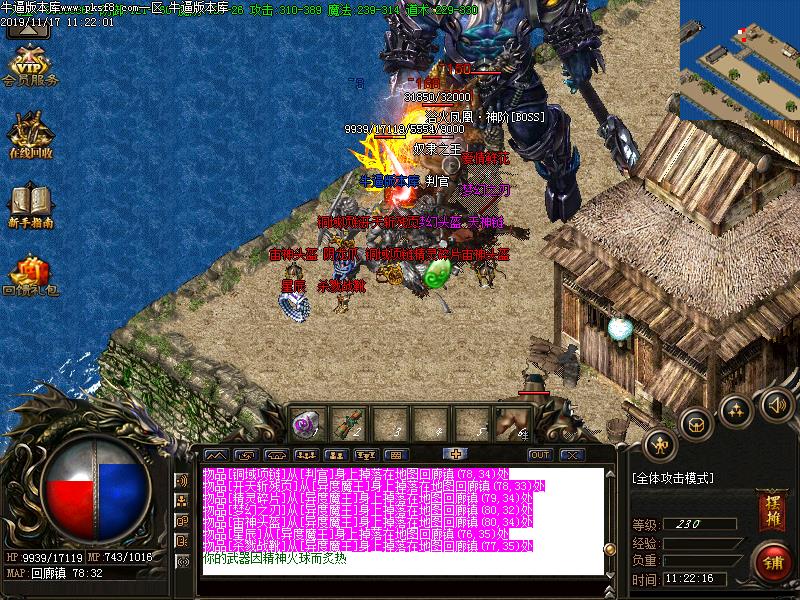This screenshot has width=800, height=600.
Task: Use the scroll item in hotbar slot 2
Action: (351, 423)
